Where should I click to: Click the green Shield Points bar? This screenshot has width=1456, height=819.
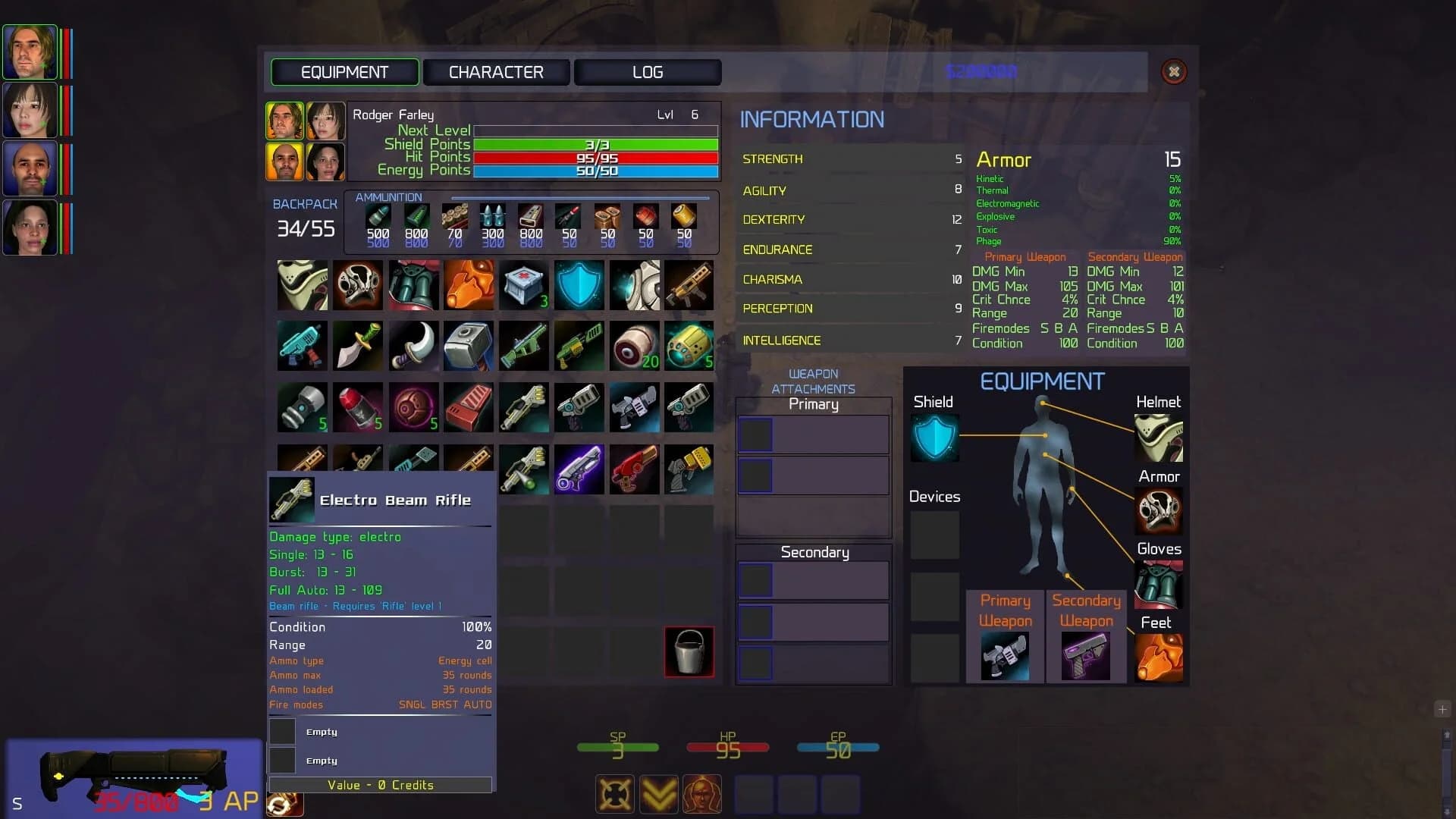[595, 144]
